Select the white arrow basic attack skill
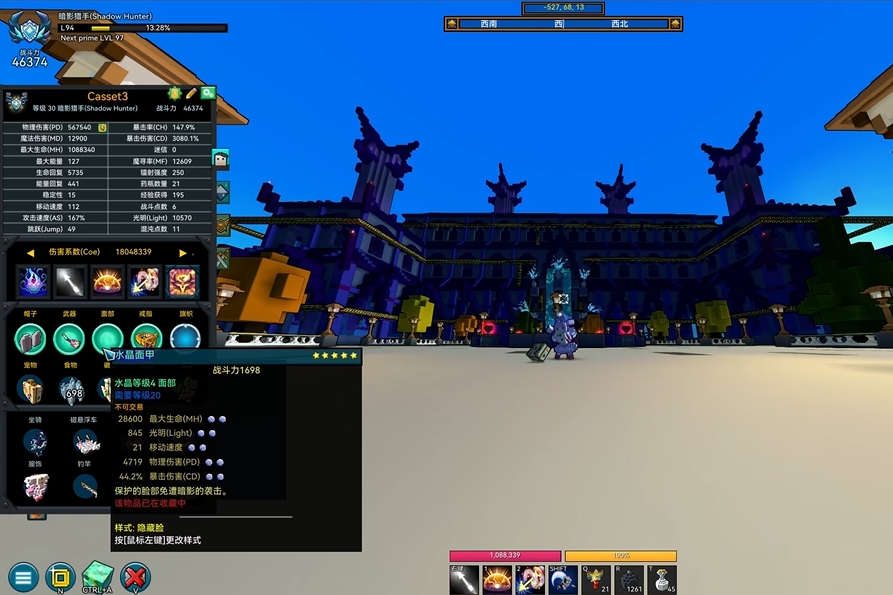This screenshot has height=595, width=893. (x=465, y=579)
